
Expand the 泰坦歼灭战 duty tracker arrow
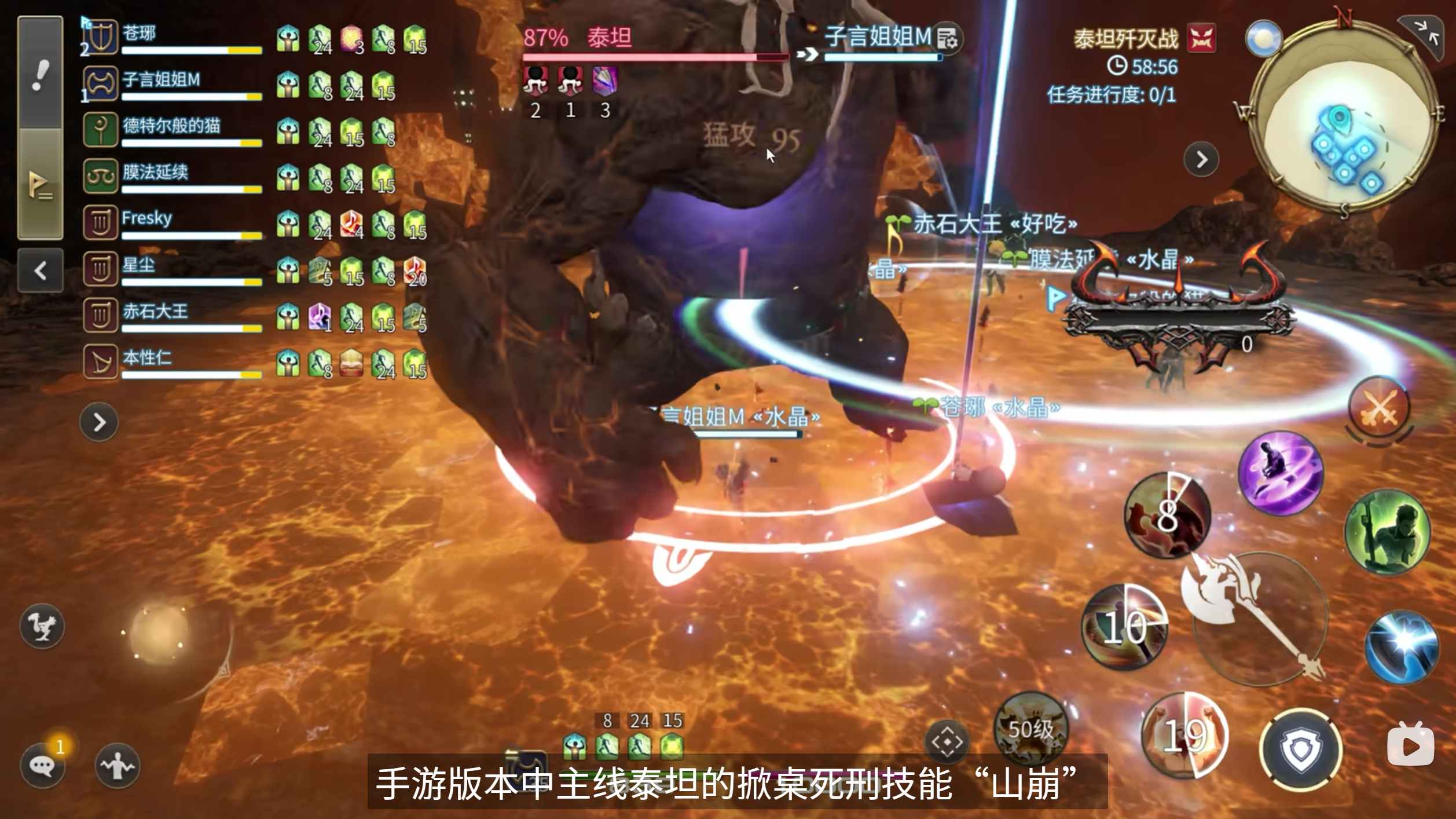[1201, 159]
